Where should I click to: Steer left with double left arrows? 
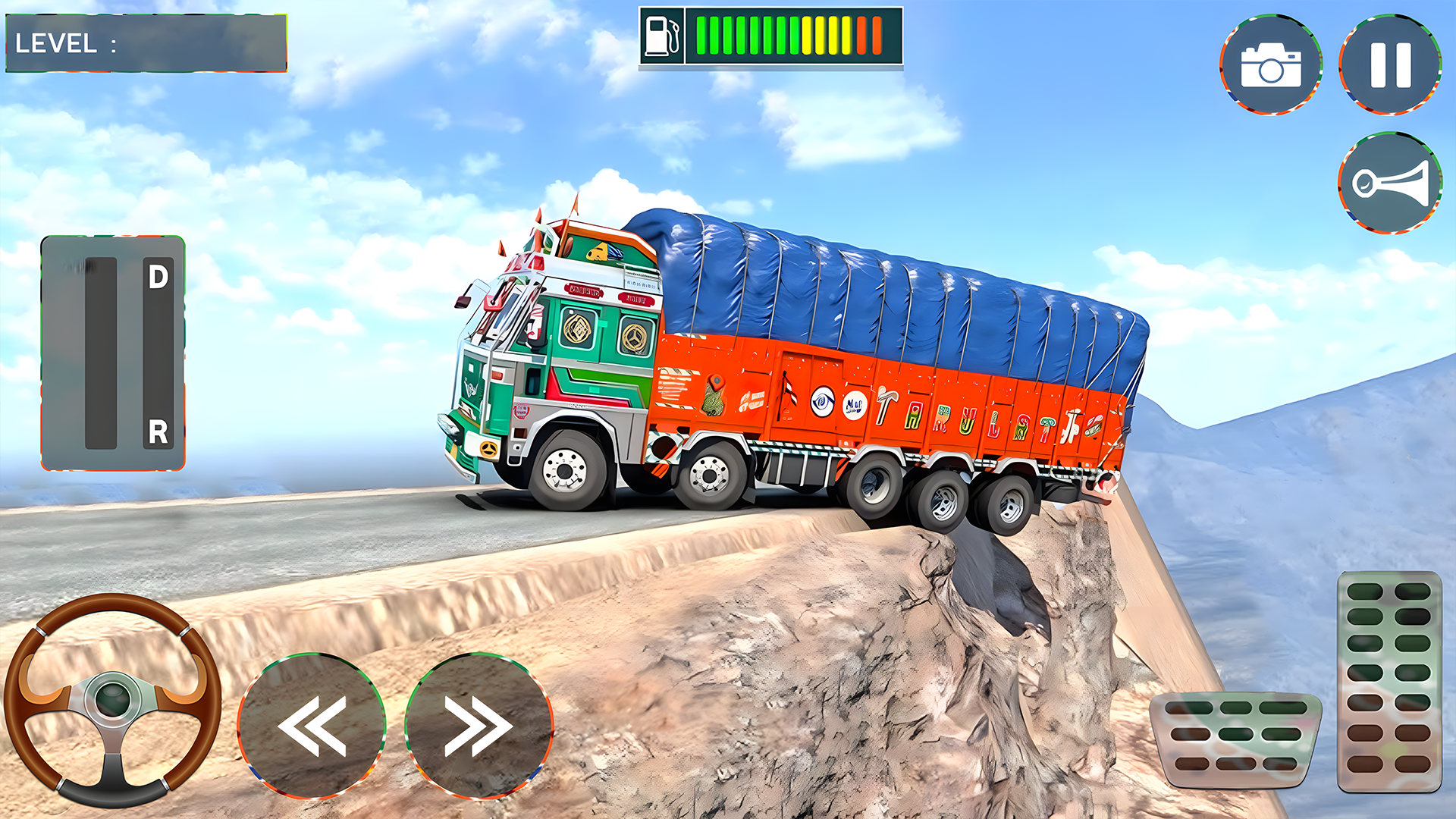[312, 726]
